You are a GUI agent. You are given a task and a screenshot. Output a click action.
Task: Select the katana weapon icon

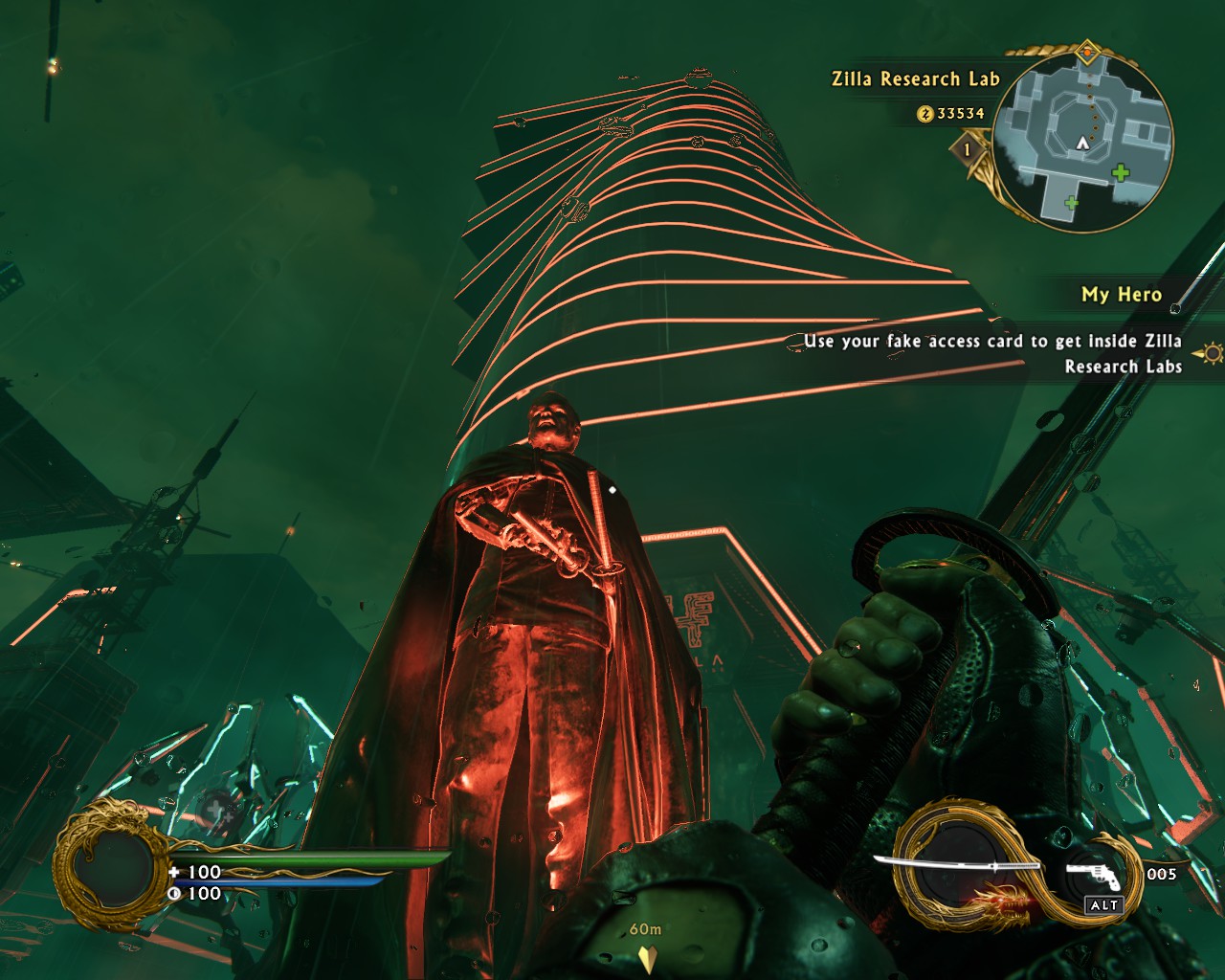tap(957, 867)
